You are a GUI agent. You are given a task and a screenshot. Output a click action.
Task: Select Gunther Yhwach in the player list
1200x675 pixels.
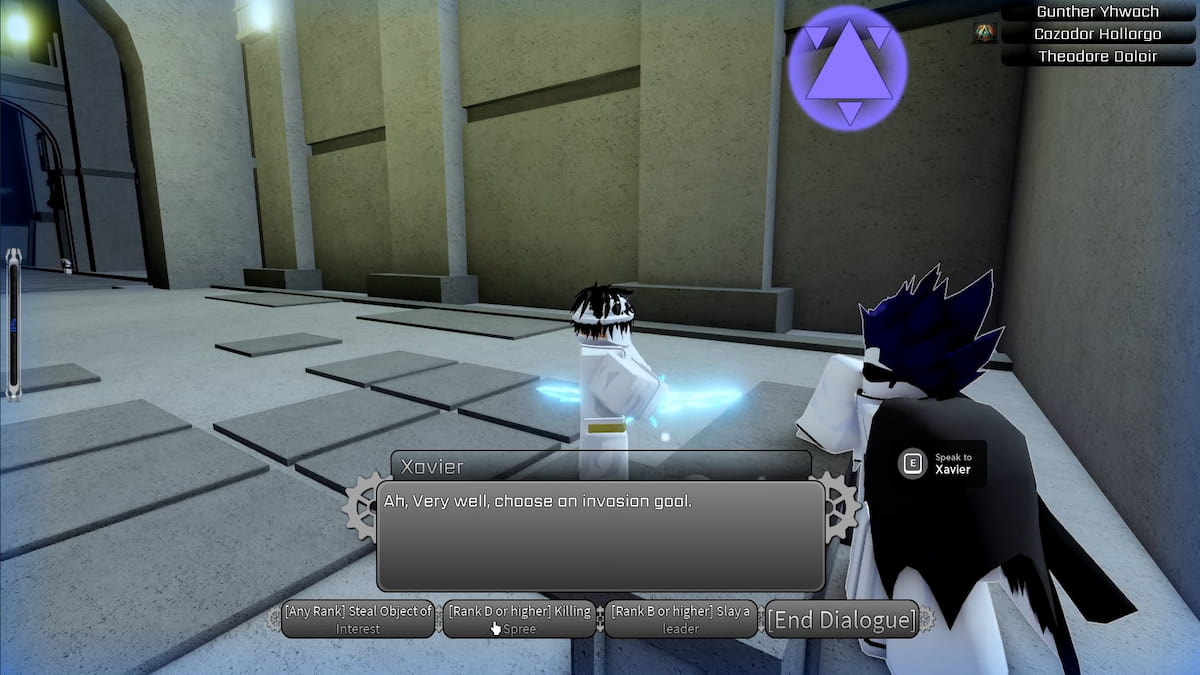1097,12
